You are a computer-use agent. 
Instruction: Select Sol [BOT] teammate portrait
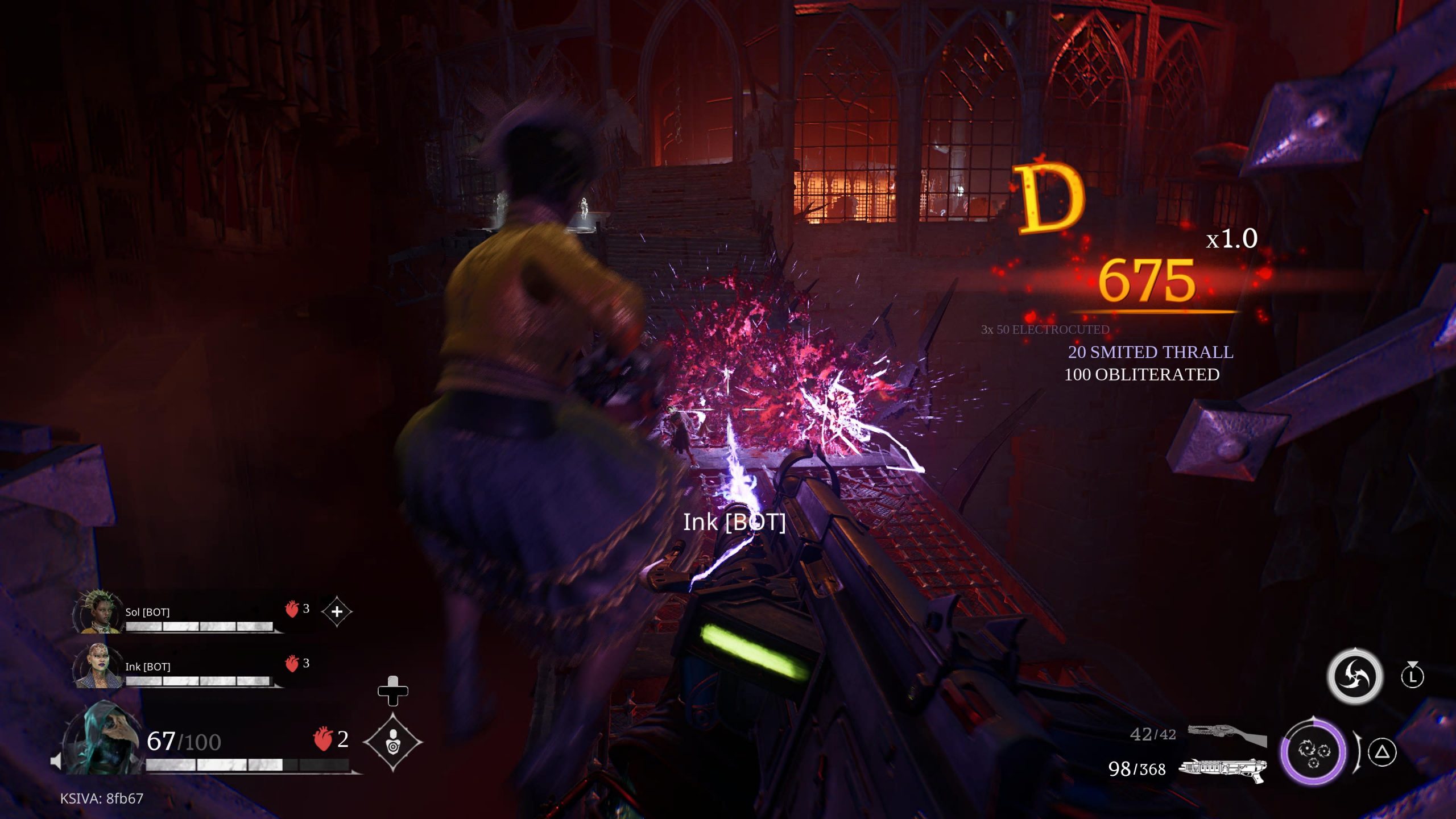coord(98,612)
